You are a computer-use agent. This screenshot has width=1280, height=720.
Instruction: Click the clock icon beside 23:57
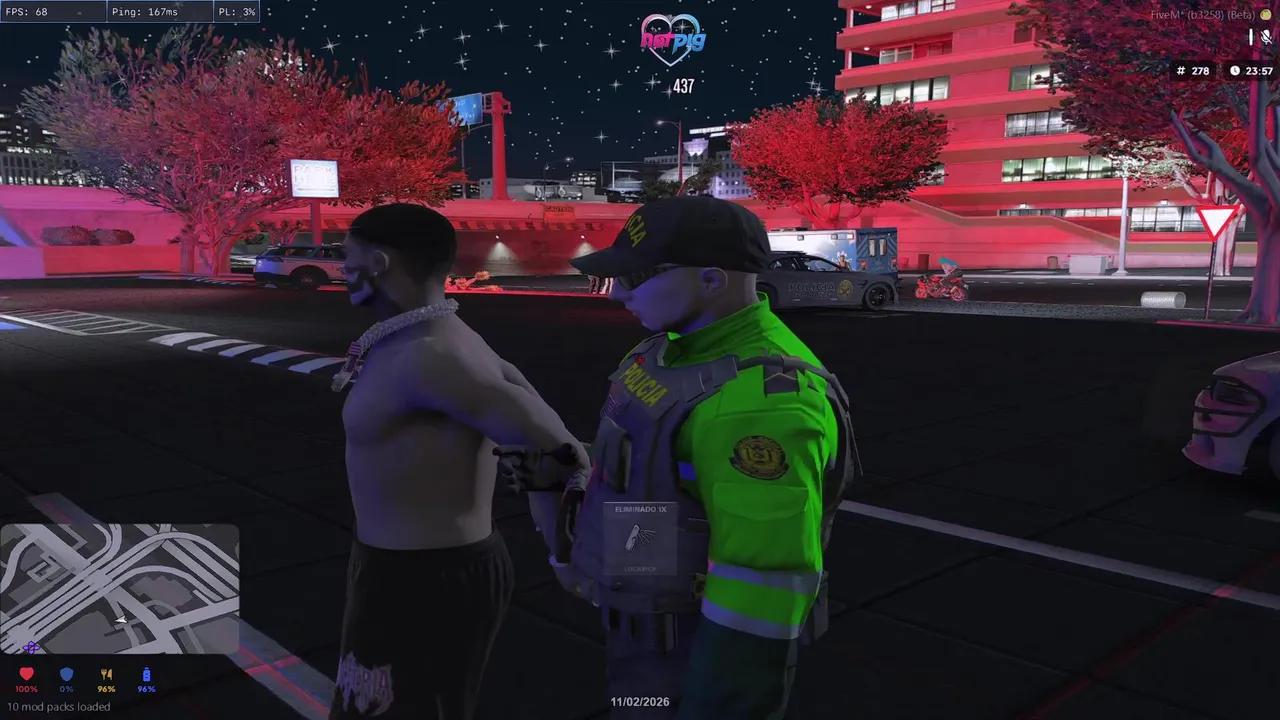pos(1235,70)
